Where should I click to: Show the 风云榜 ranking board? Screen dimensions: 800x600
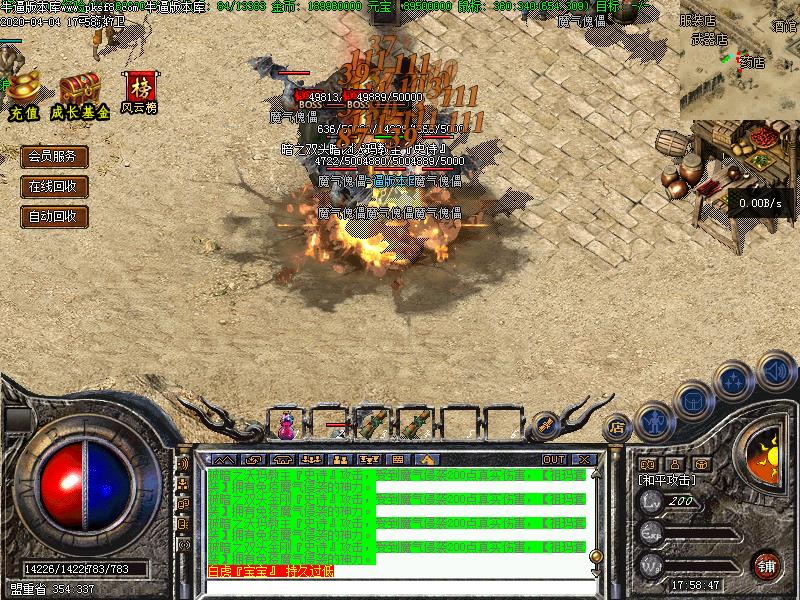coord(139,90)
